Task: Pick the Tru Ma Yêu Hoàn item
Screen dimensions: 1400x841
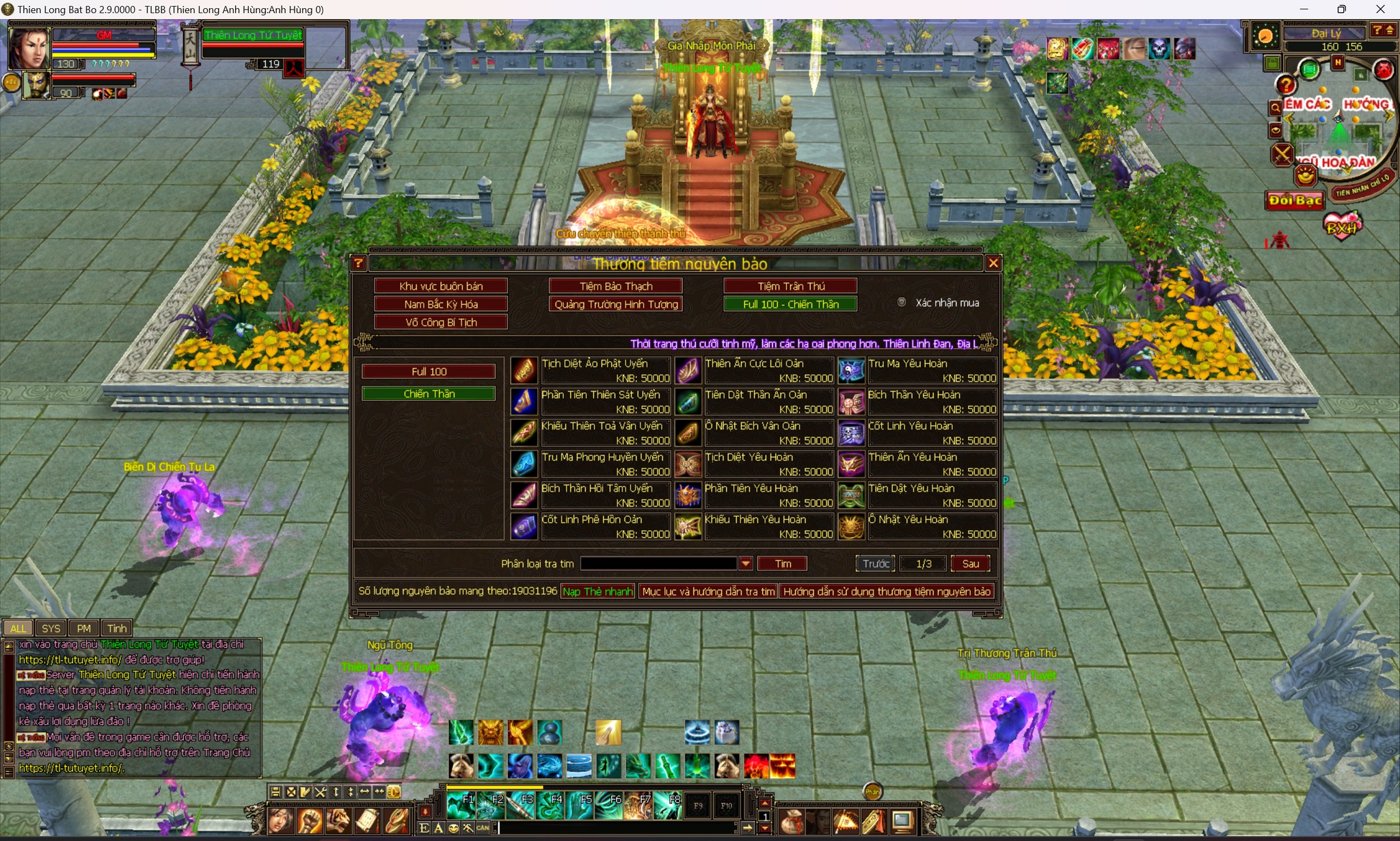Action: tap(918, 371)
